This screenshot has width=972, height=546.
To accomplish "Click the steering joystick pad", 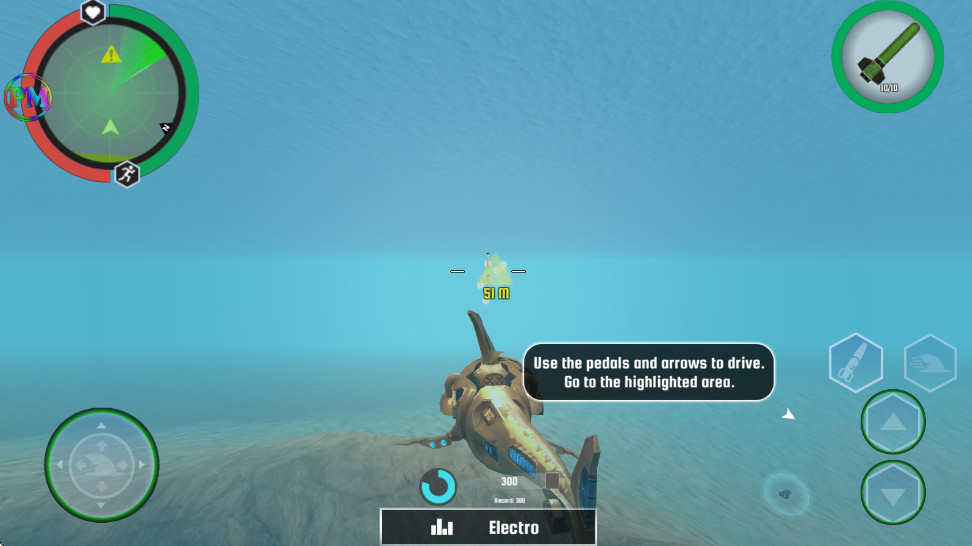I will [x=101, y=465].
